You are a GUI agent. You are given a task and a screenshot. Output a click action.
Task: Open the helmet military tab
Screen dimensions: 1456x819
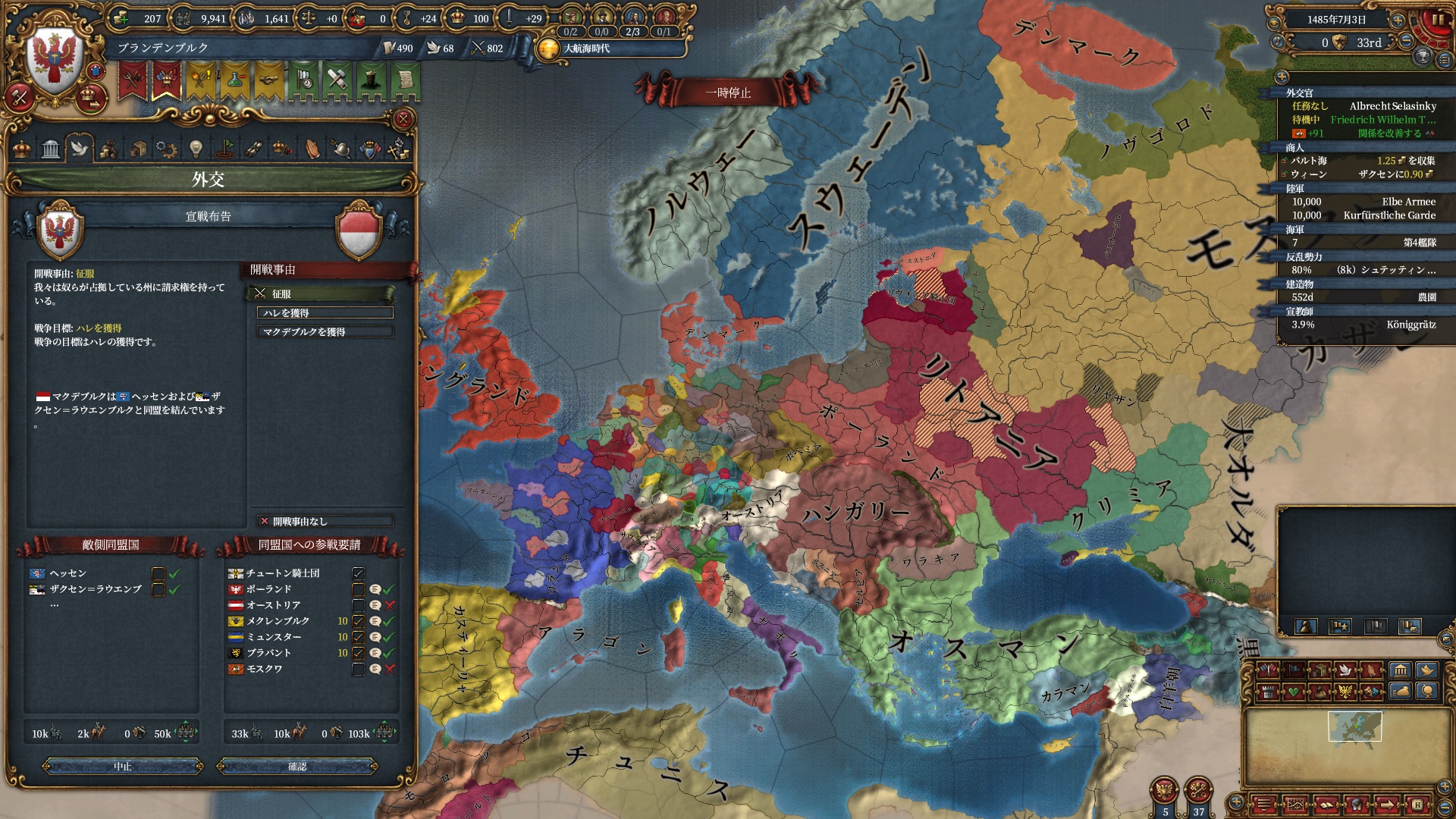[340, 149]
